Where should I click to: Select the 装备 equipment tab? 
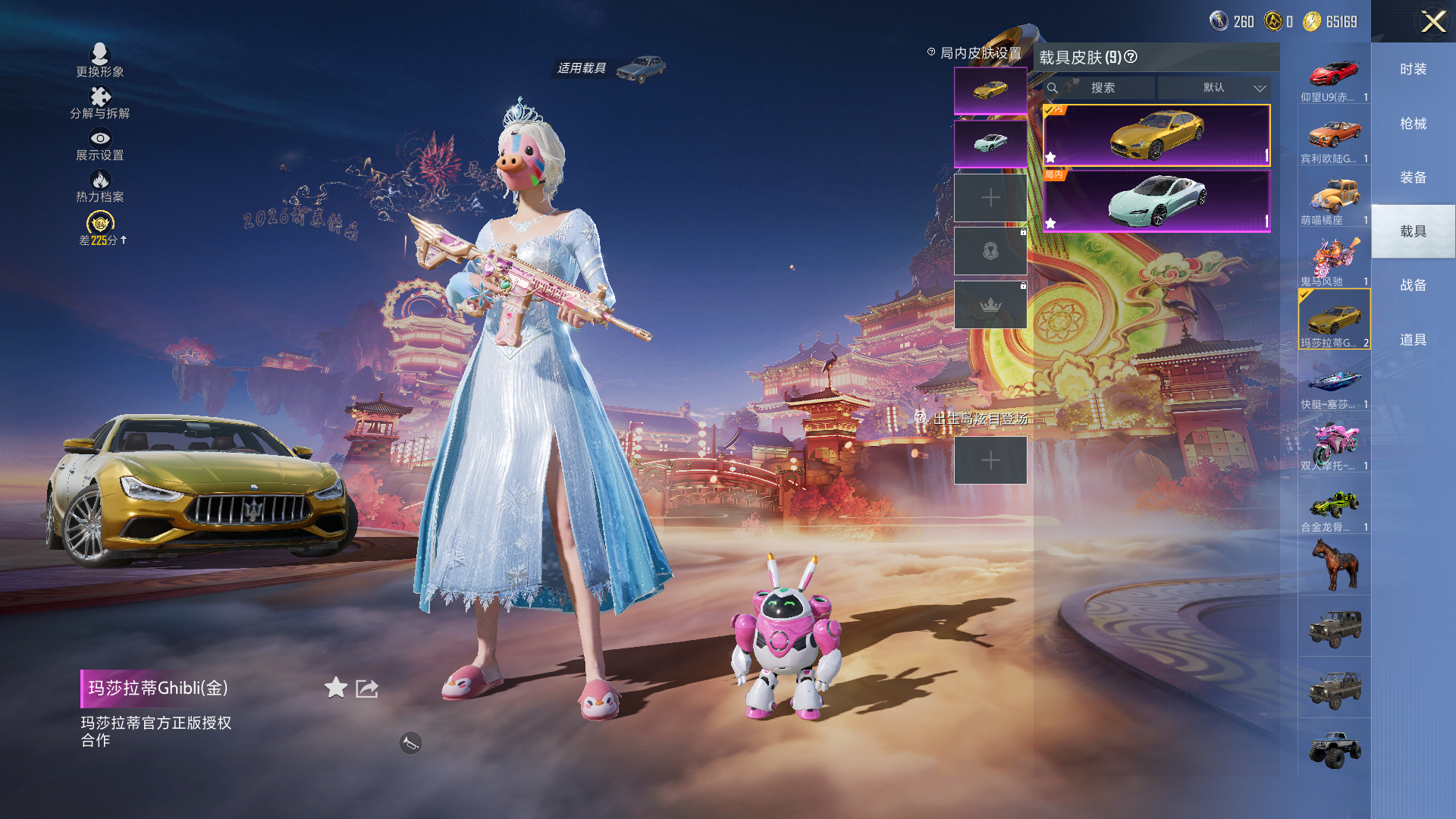(1413, 177)
